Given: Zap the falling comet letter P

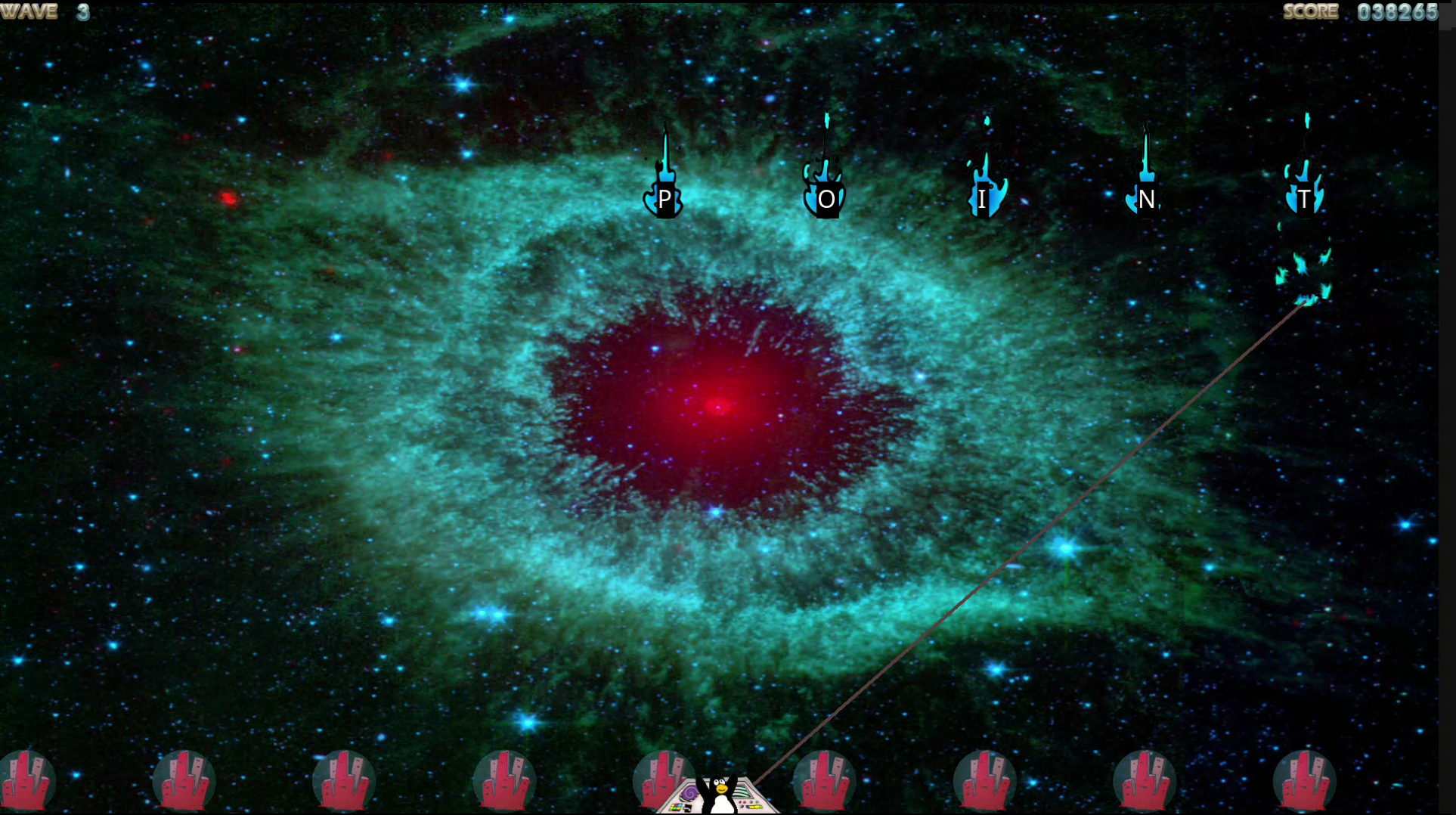Looking at the screenshot, I should 664,199.
